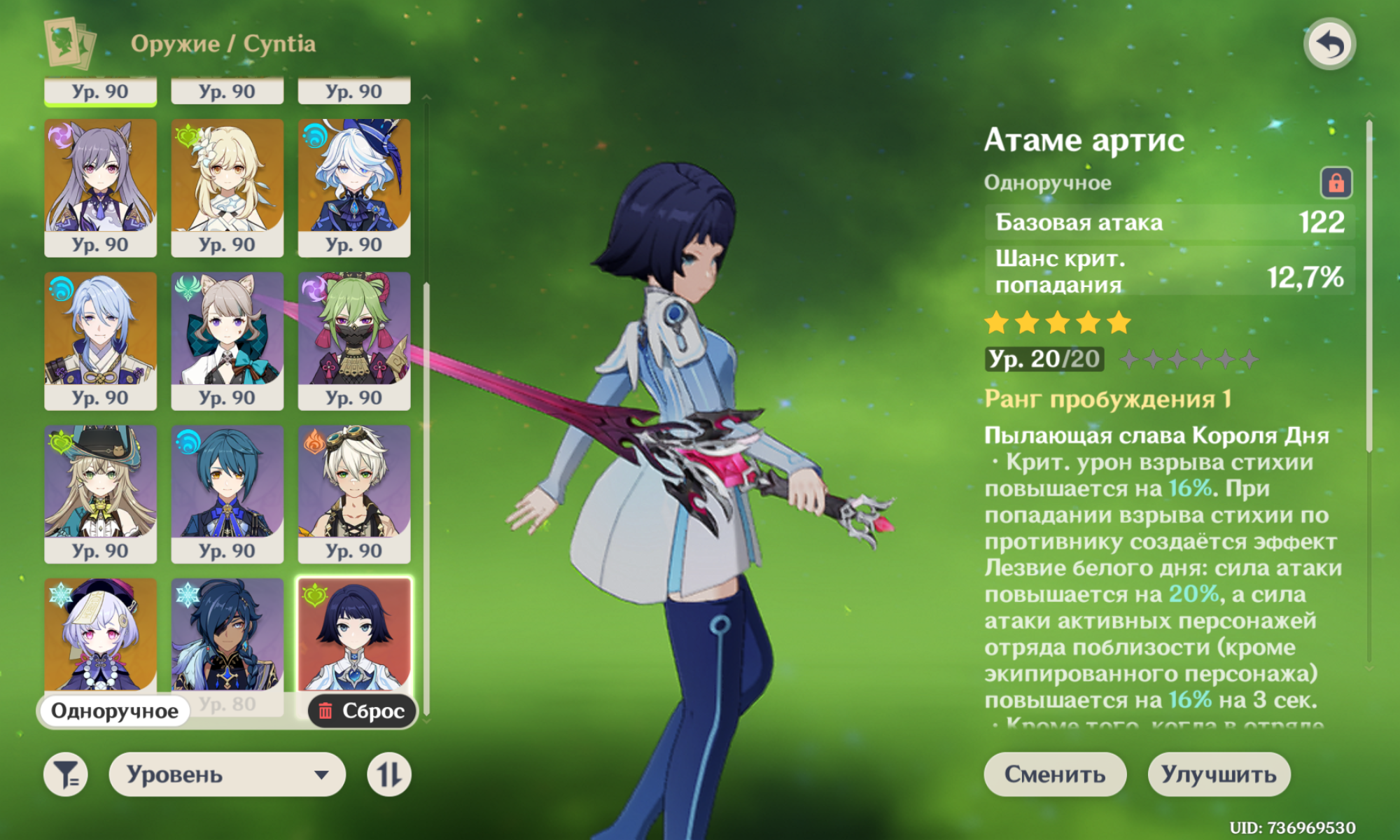Screen dimensions: 1400x840
Task: Click the back arrow button
Action: 1329,44
